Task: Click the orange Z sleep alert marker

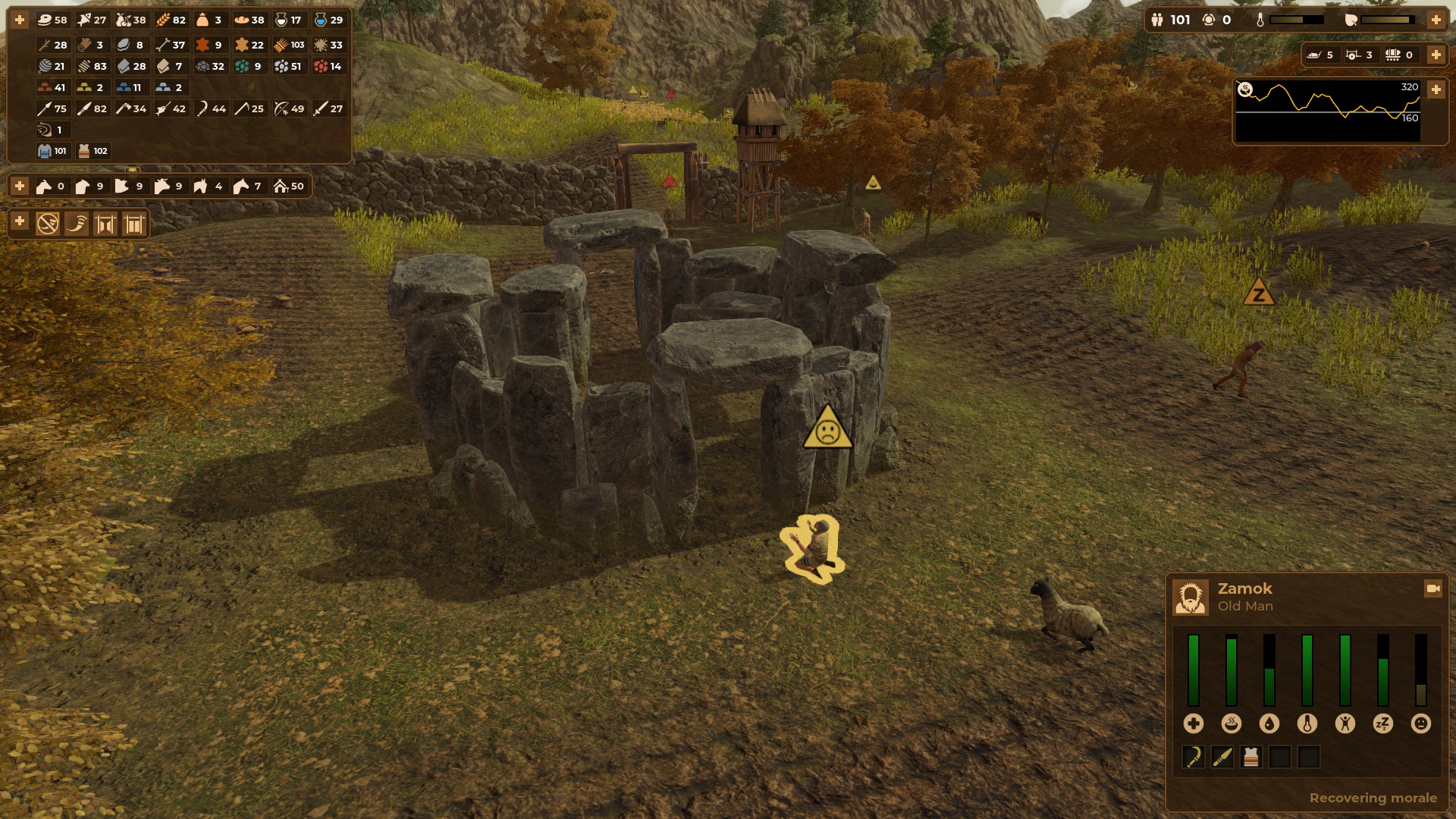Action: pos(1259,293)
